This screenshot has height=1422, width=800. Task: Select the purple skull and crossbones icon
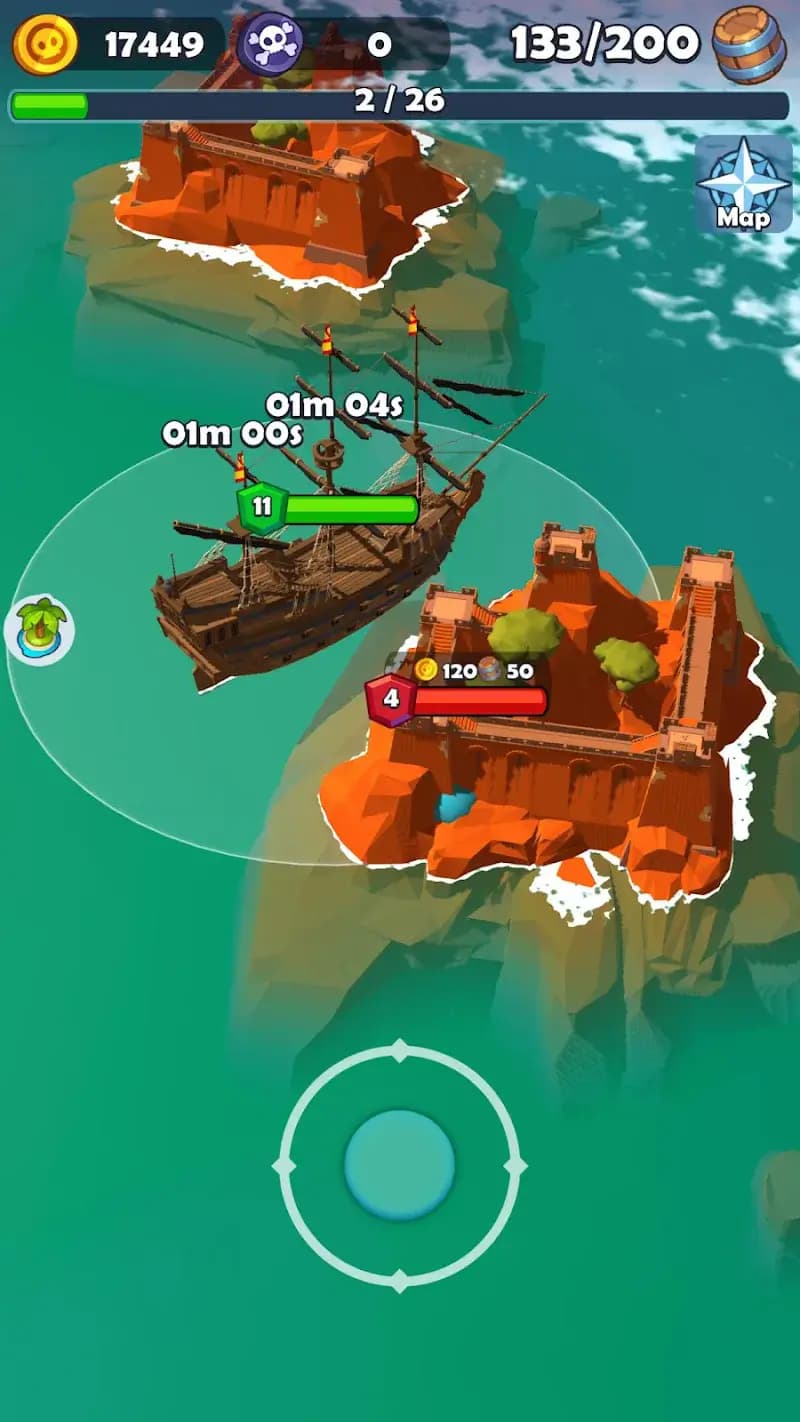[x=271, y=44]
